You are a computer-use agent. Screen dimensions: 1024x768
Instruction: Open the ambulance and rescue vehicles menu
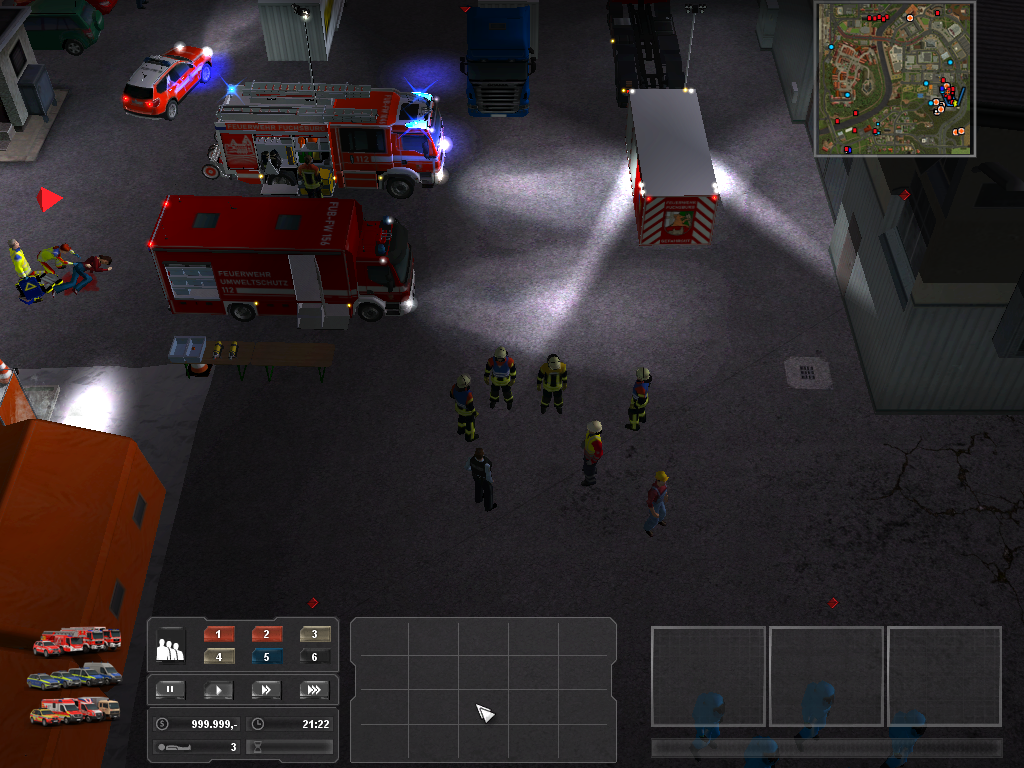point(76,710)
